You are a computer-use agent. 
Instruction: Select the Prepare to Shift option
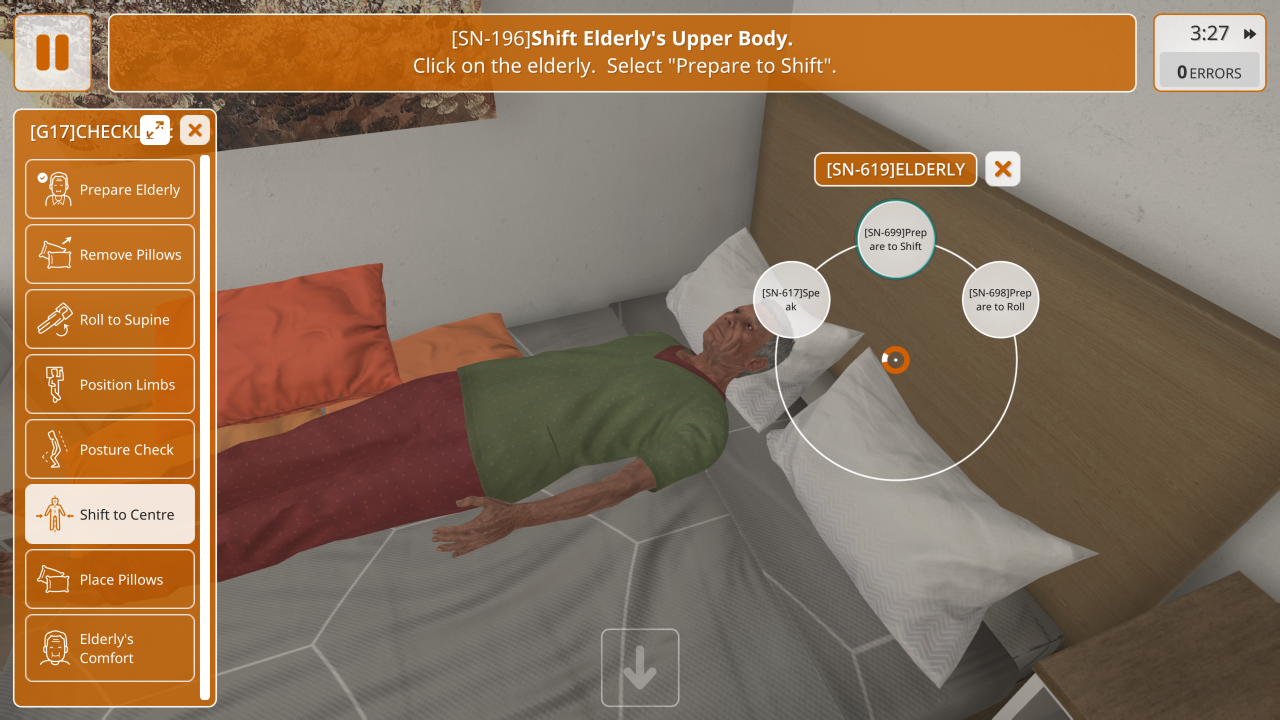point(895,240)
